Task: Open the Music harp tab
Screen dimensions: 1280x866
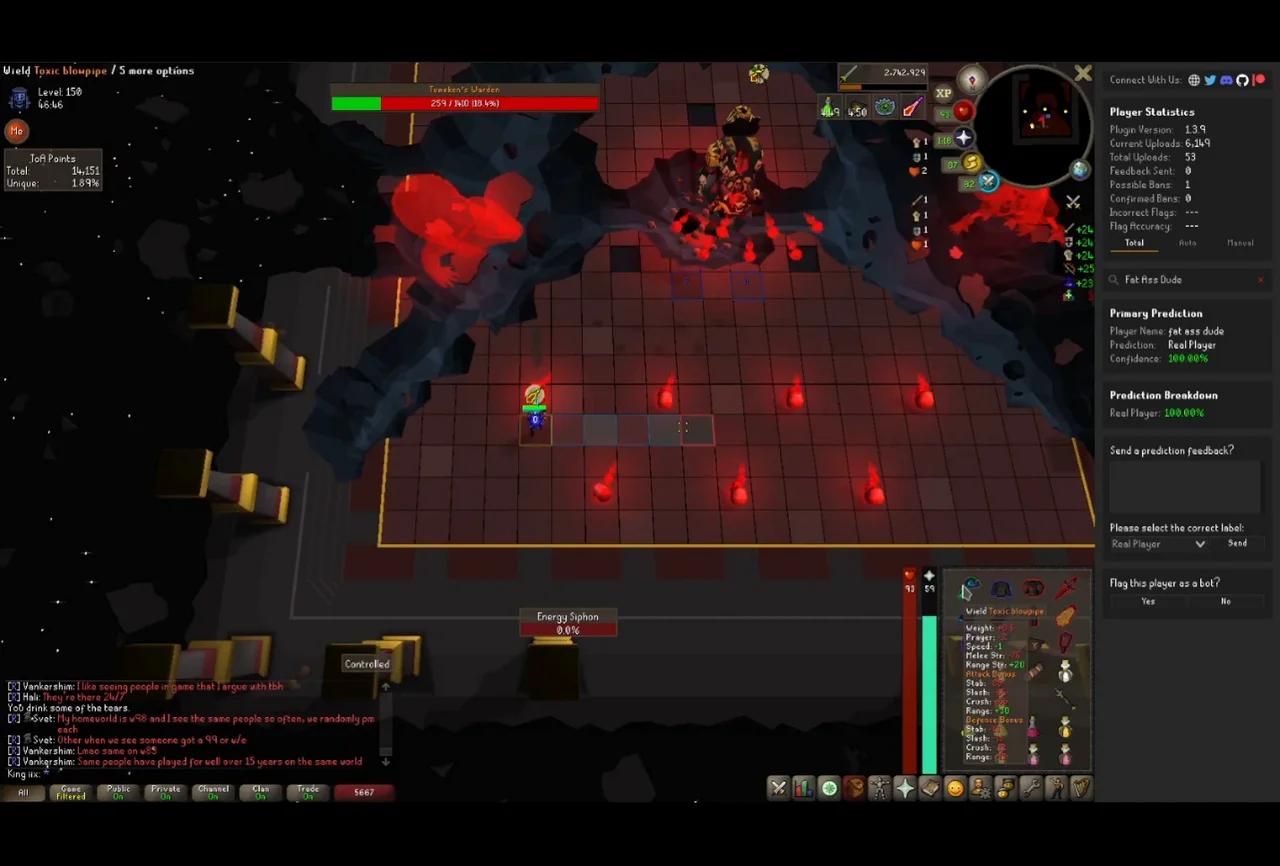Action: [1081, 789]
